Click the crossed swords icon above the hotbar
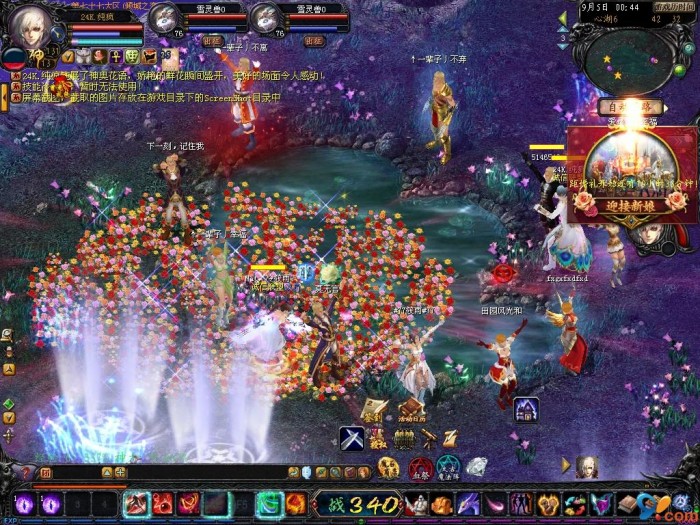This screenshot has height=525, width=700. (x=351, y=438)
